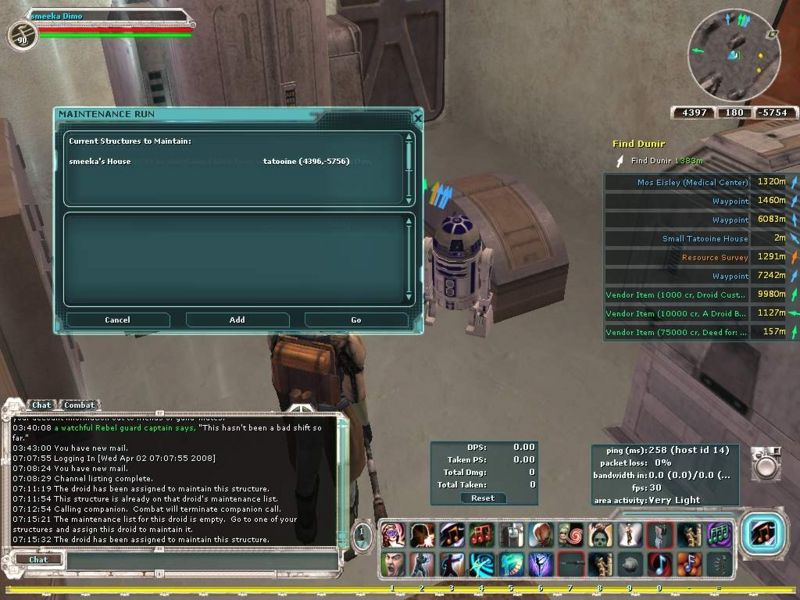Viewport: 800px width, 600px height.
Task: Cancel the Maintenance Run dialog
Action: point(118,320)
